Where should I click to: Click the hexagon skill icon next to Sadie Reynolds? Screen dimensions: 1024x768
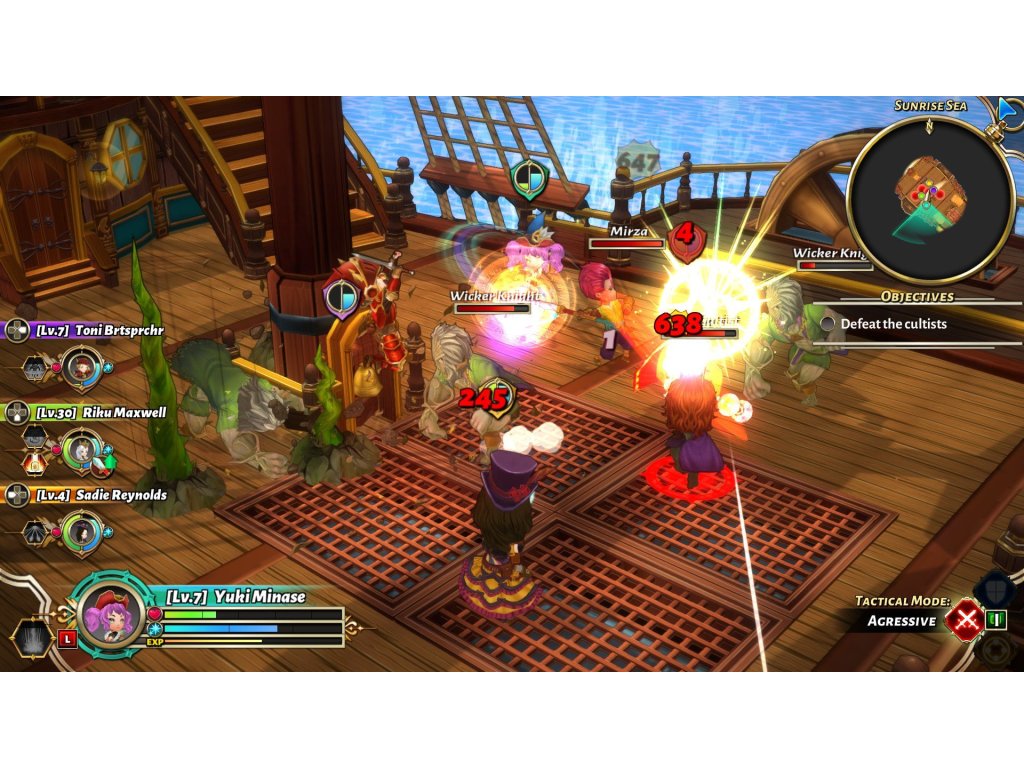tap(35, 533)
